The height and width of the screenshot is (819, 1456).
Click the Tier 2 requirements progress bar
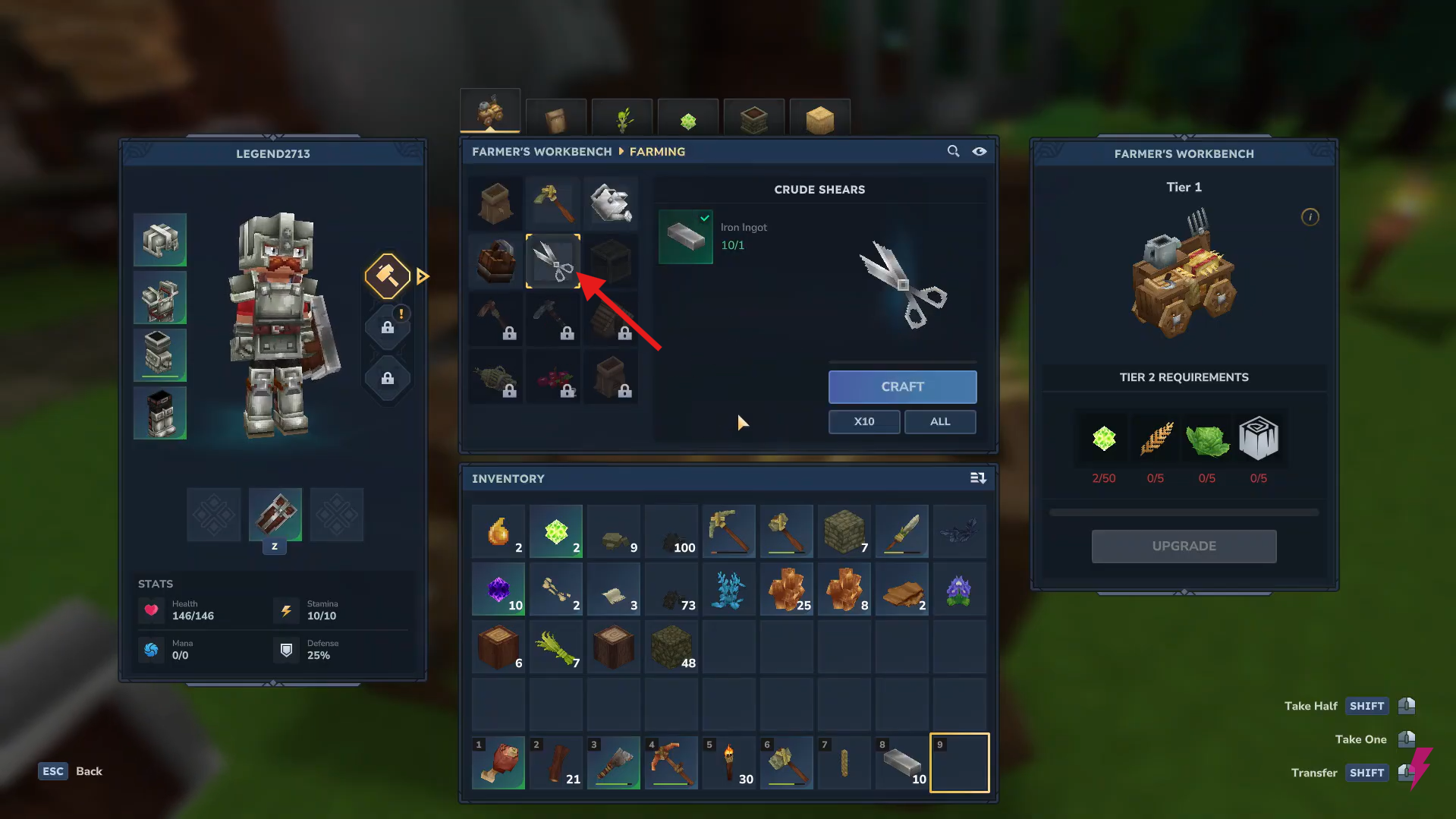pyautogui.click(x=1184, y=512)
